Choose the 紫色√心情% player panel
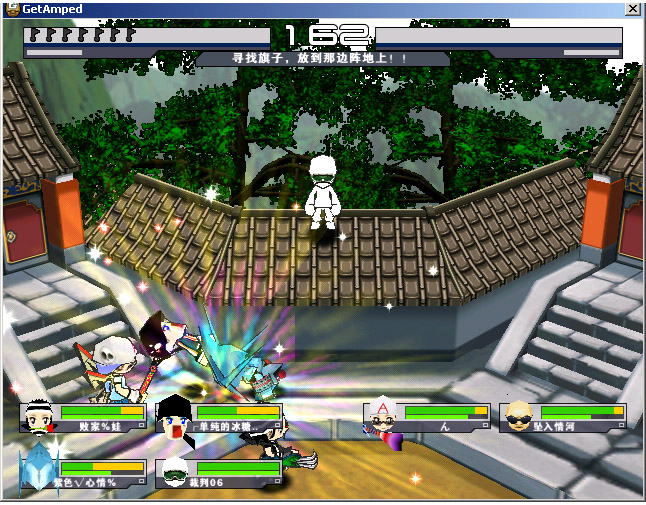 [x=84, y=474]
